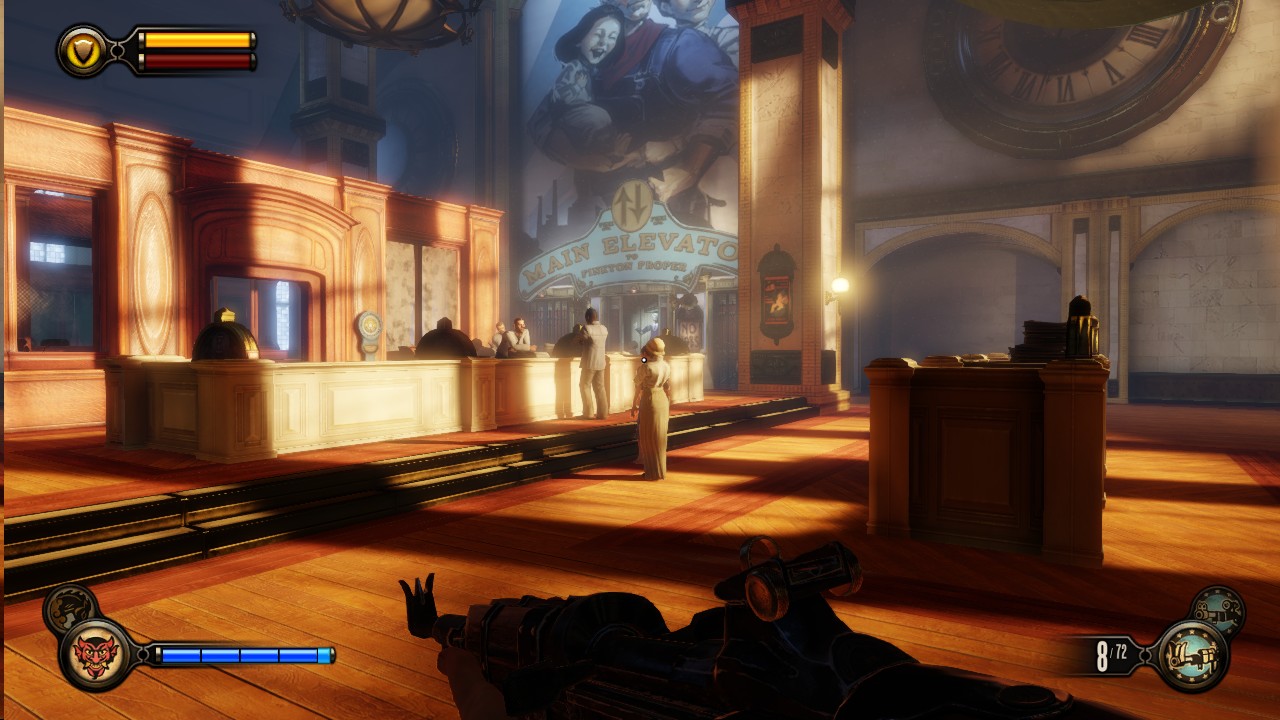Switch to the dimmed secondary vigor icon

(70, 606)
